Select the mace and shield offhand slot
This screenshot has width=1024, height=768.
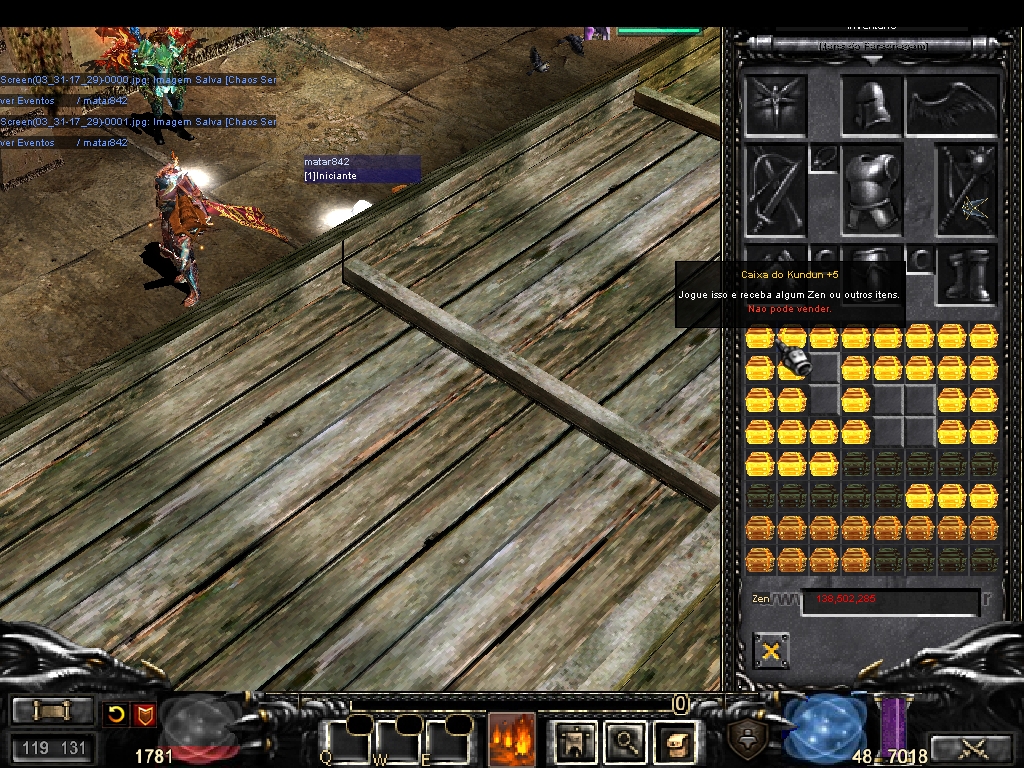click(x=967, y=191)
